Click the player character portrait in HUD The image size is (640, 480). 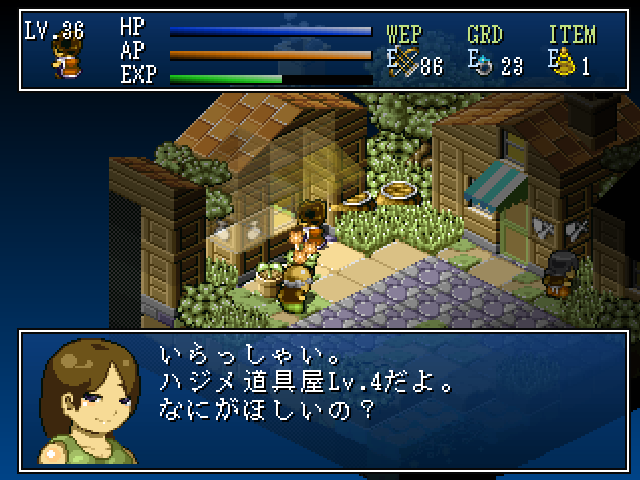(x=66, y=58)
